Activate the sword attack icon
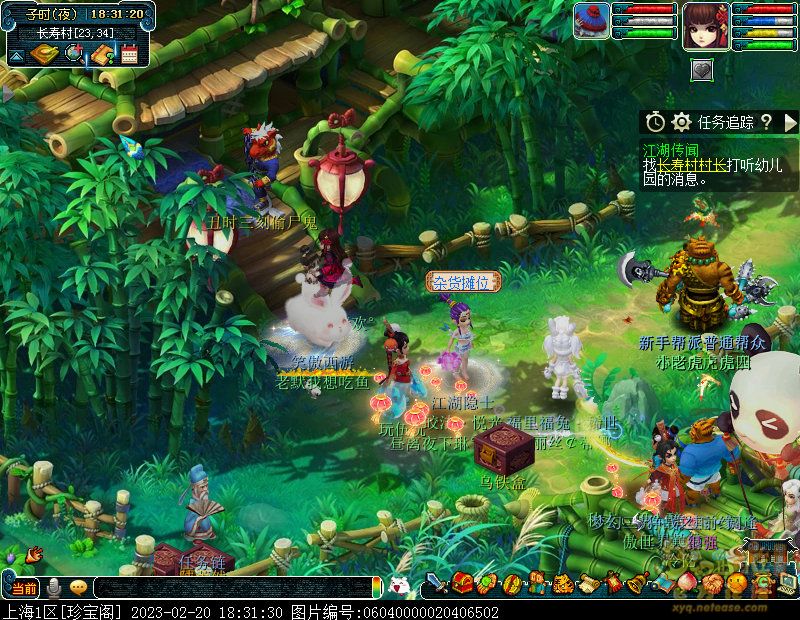The height and width of the screenshot is (620, 800). (437, 583)
